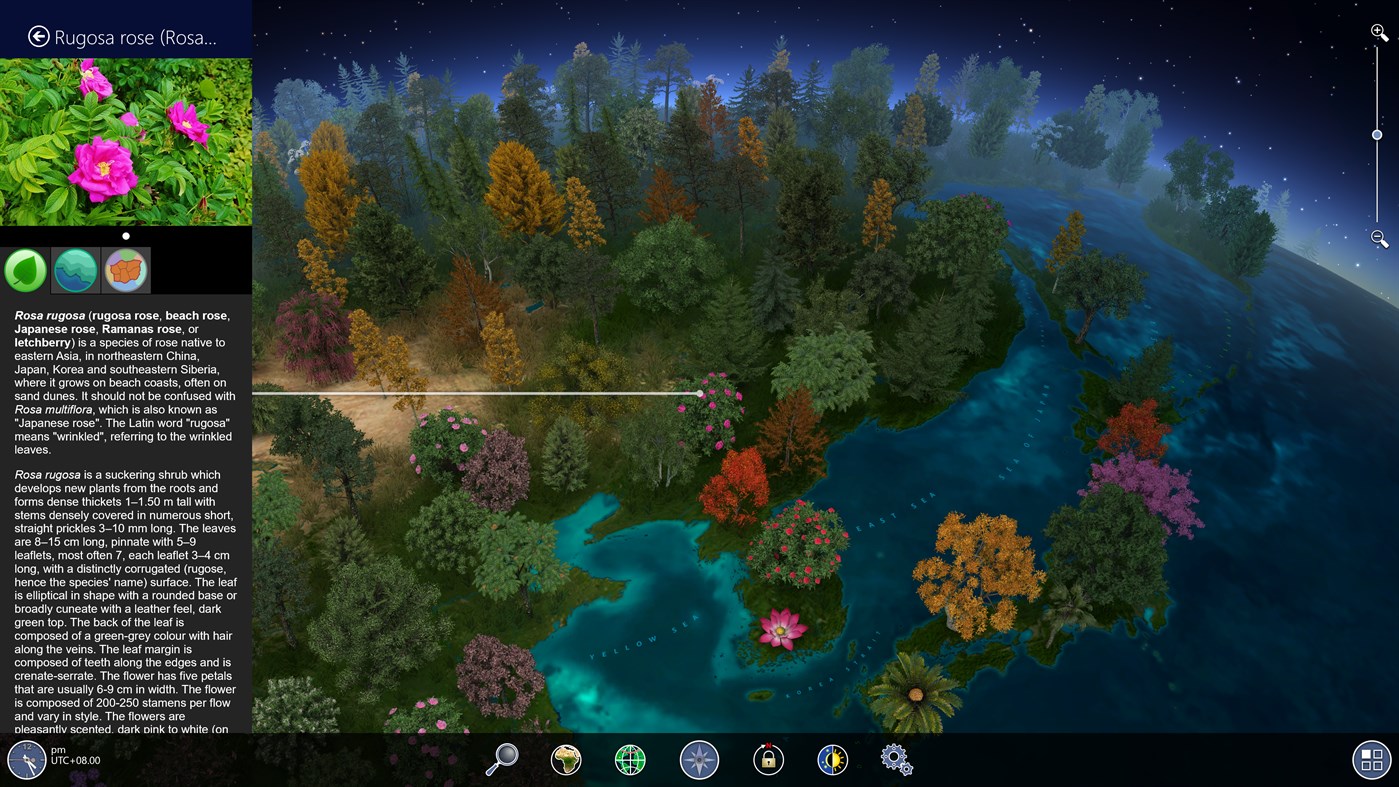Click the north lock compass icon
This screenshot has width=1399, height=787.
click(767, 759)
